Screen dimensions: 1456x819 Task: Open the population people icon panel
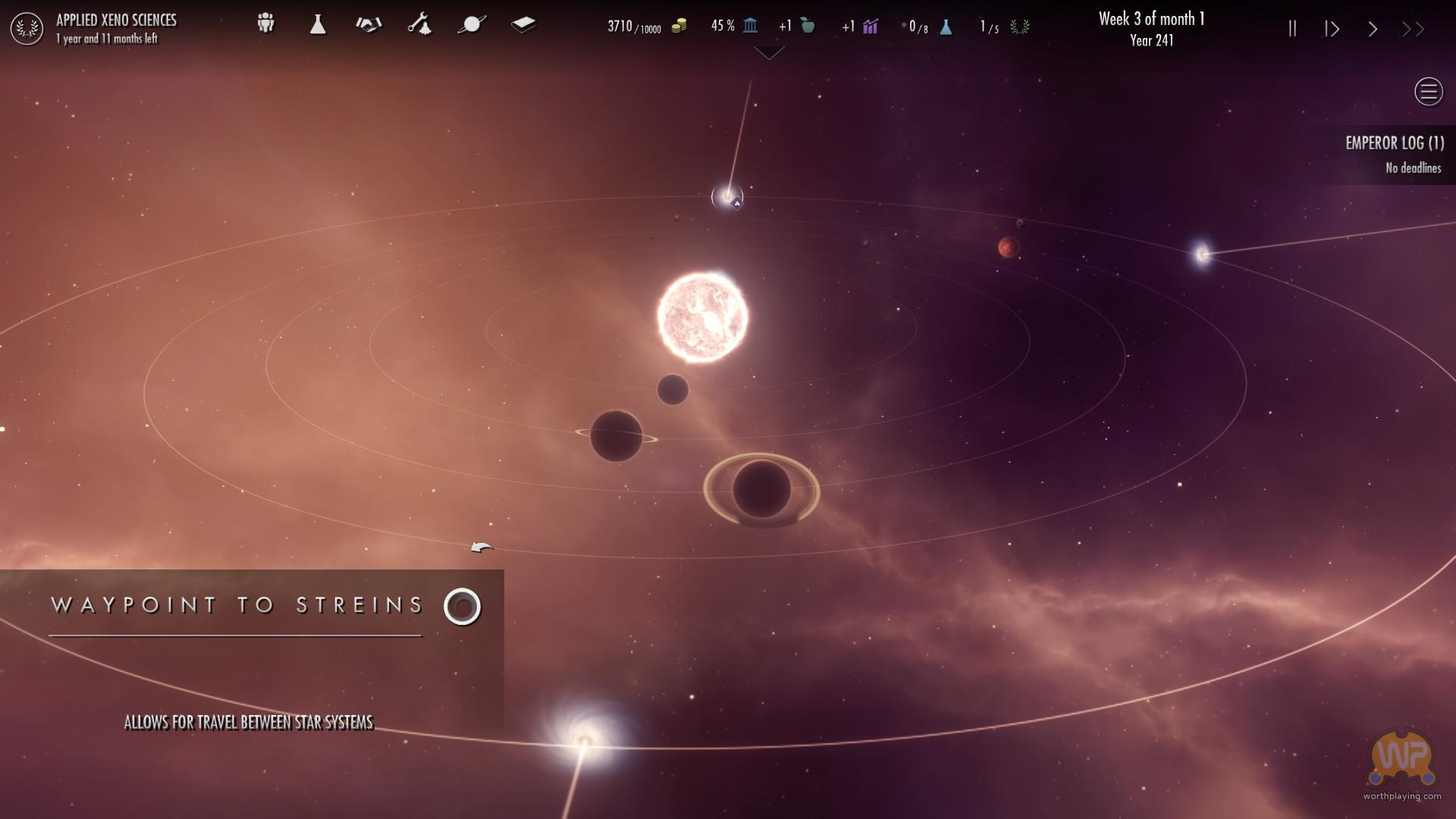click(265, 24)
